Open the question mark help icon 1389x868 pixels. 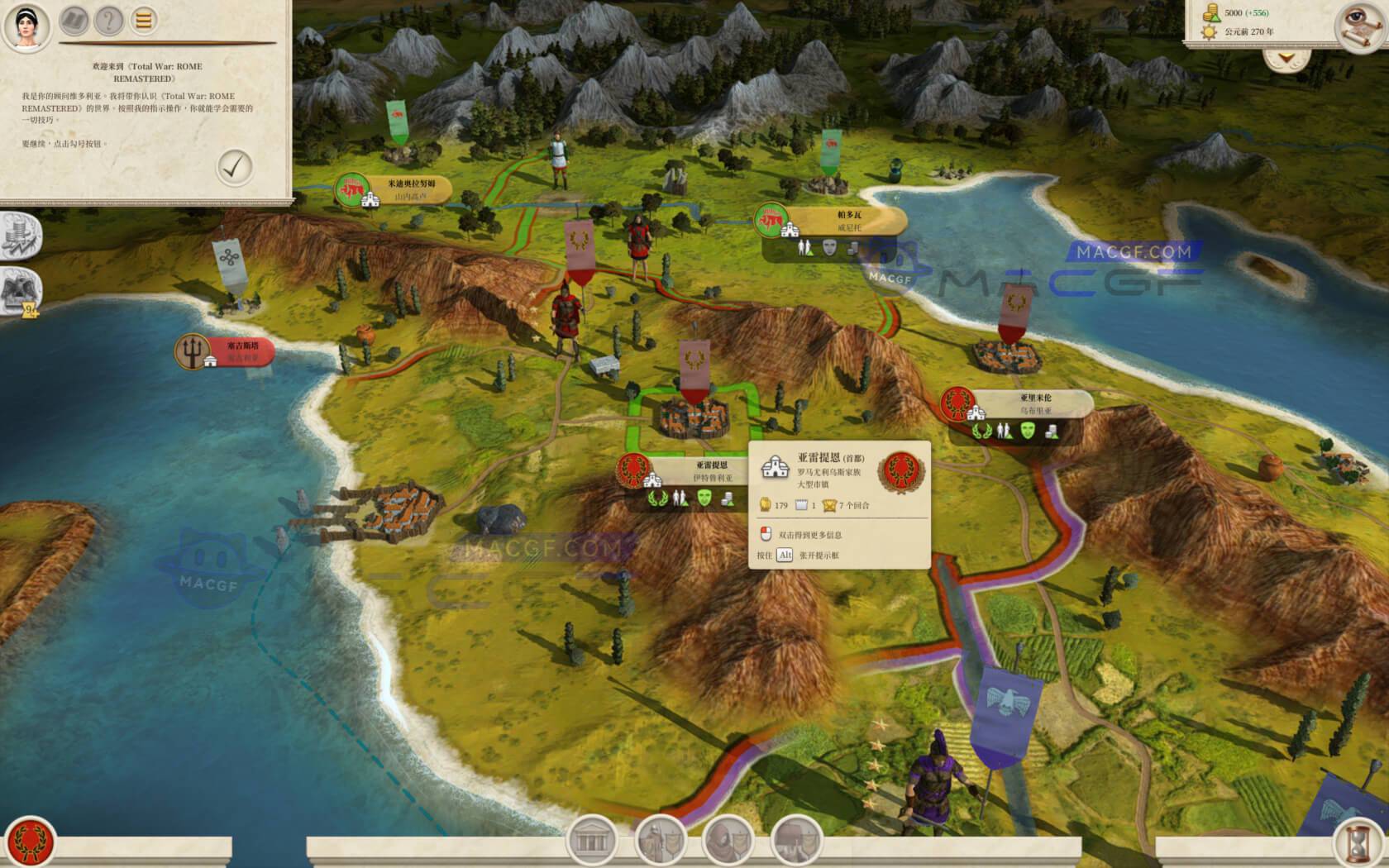(x=108, y=21)
